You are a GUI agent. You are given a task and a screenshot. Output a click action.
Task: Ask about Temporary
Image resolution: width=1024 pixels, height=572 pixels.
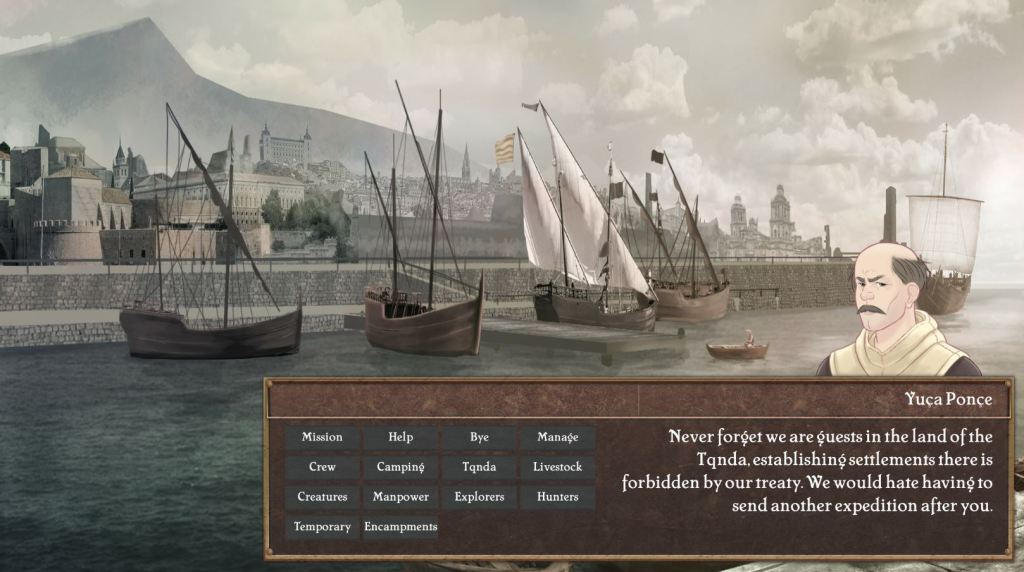pos(322,527)
